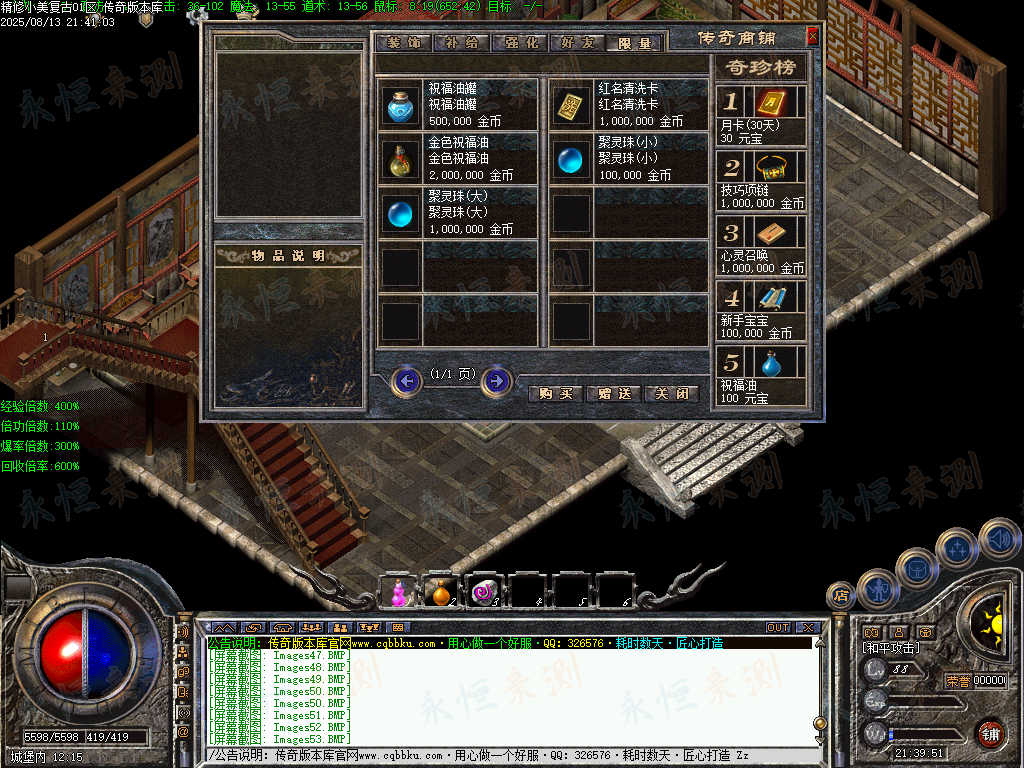Select the 聚灵珠(小) small orb item

tap(571, 158)
